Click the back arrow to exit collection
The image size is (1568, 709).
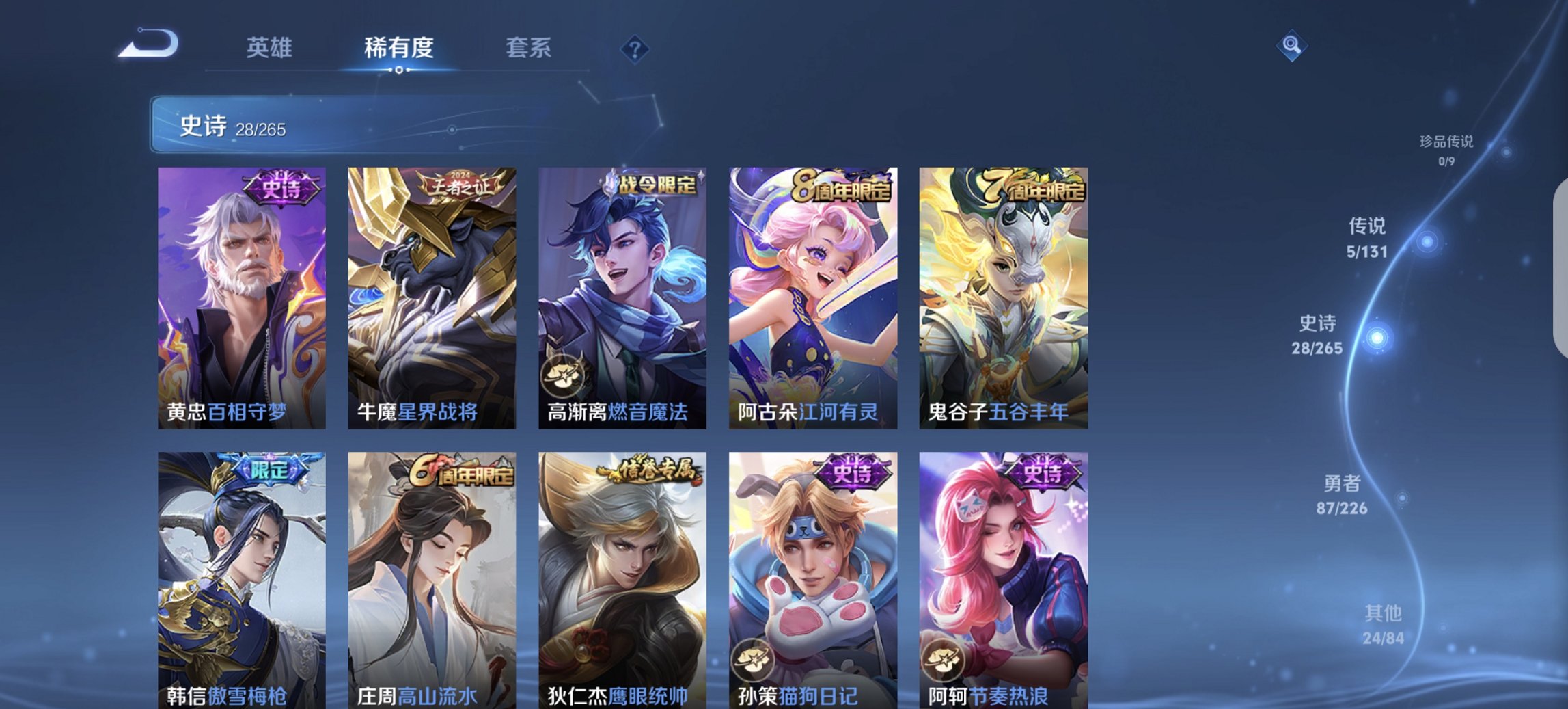tap(147, 42)
